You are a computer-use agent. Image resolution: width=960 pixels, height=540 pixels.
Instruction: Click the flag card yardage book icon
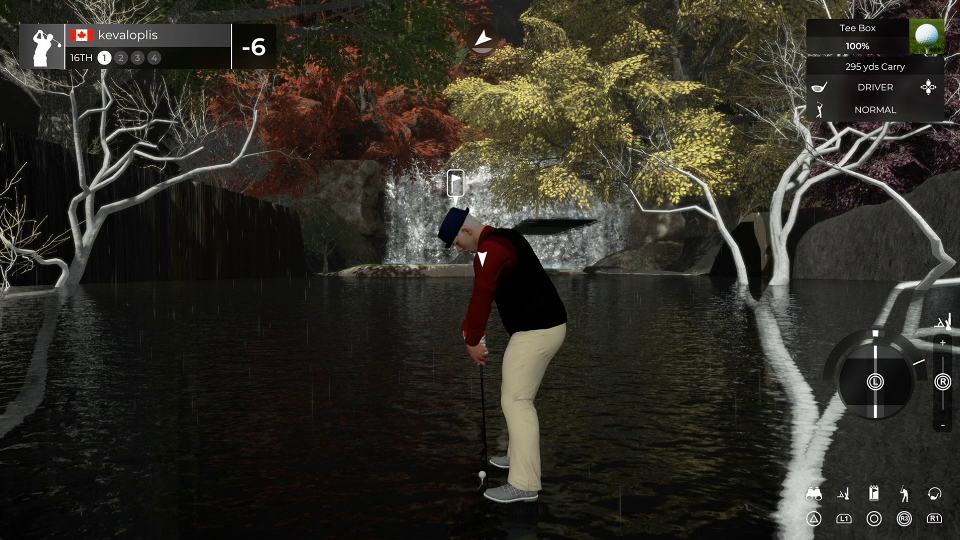pos(874,494)
